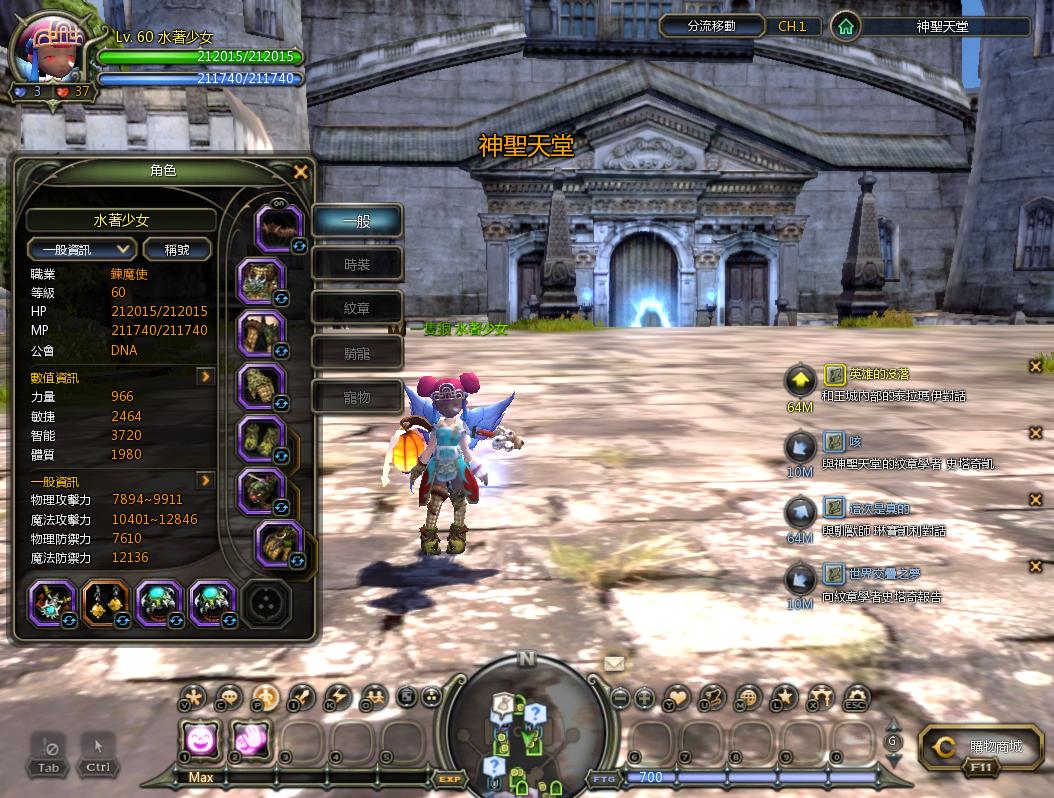
Task: Close the 角色 character window
Action: [x=300, y=172]
